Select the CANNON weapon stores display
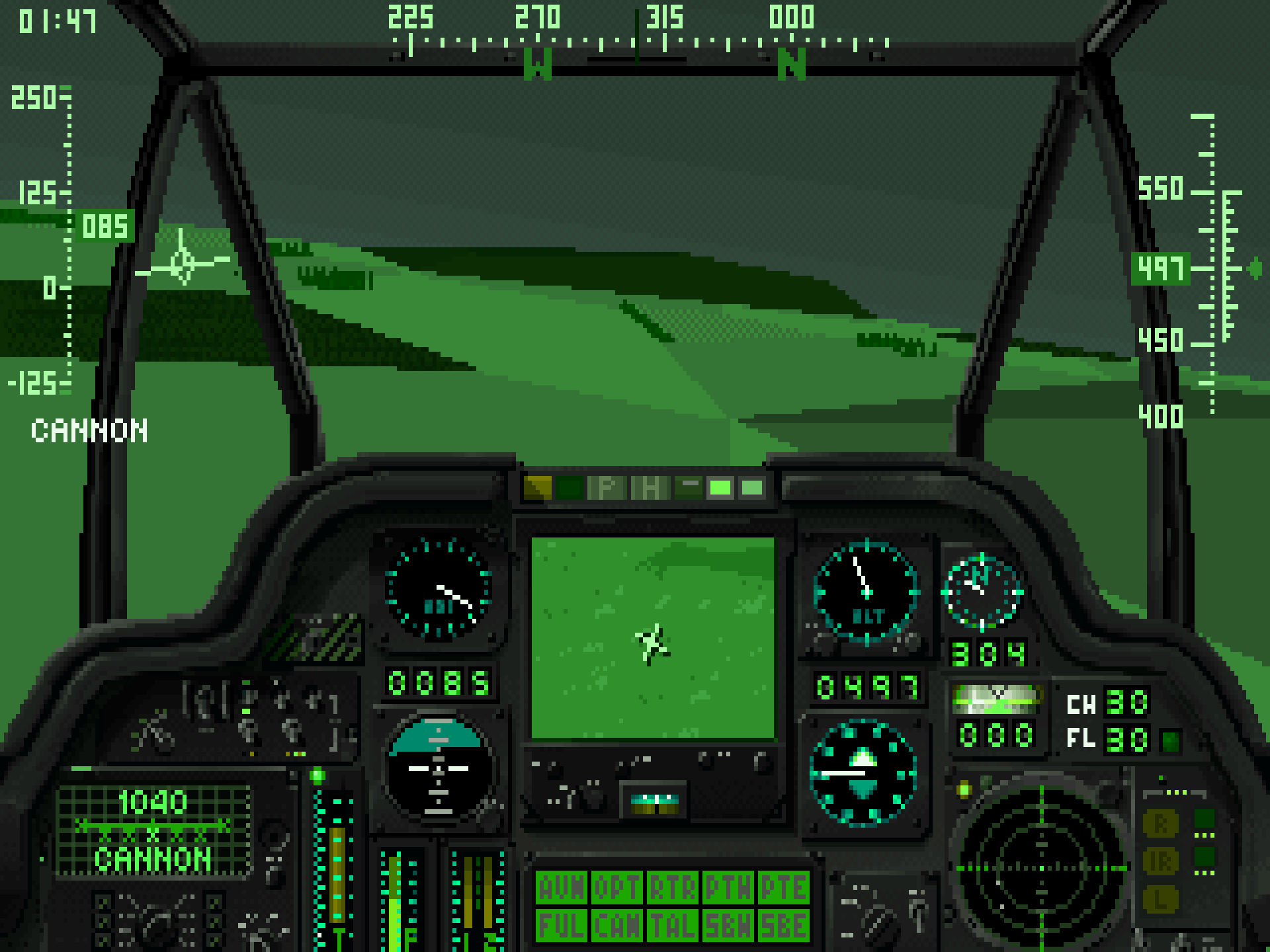 153,831
